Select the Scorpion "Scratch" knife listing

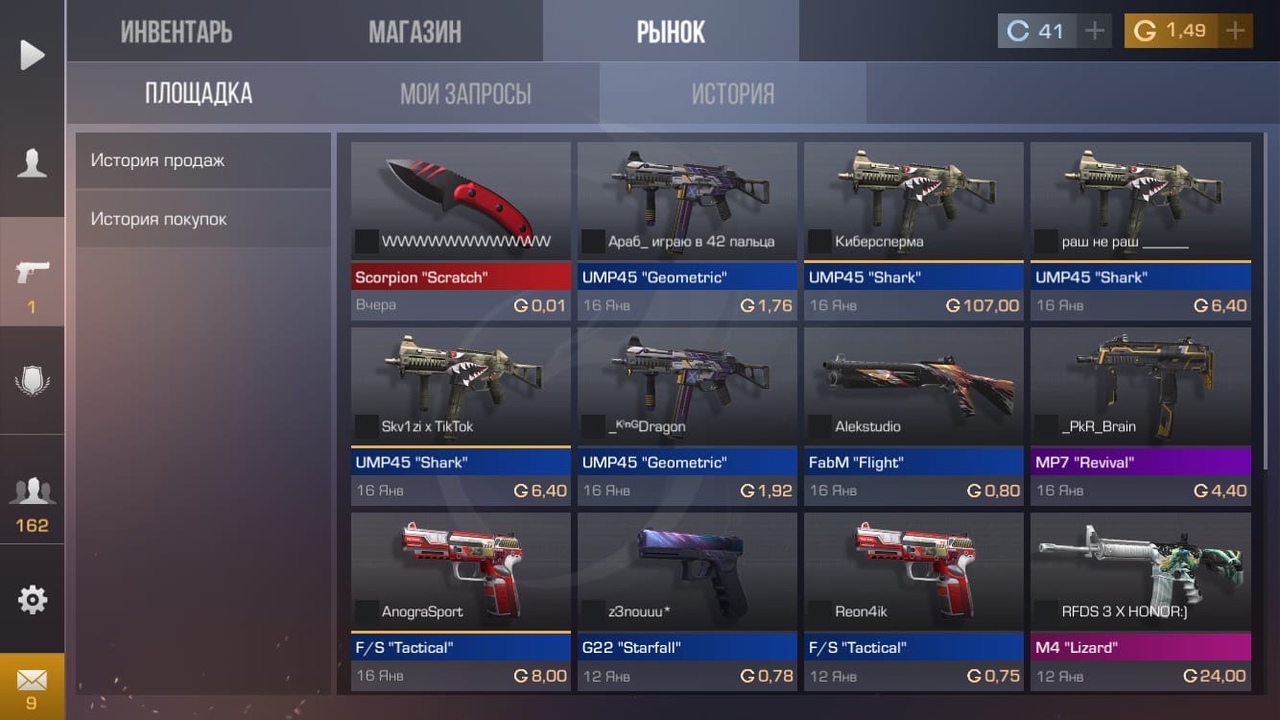[461, 230]
